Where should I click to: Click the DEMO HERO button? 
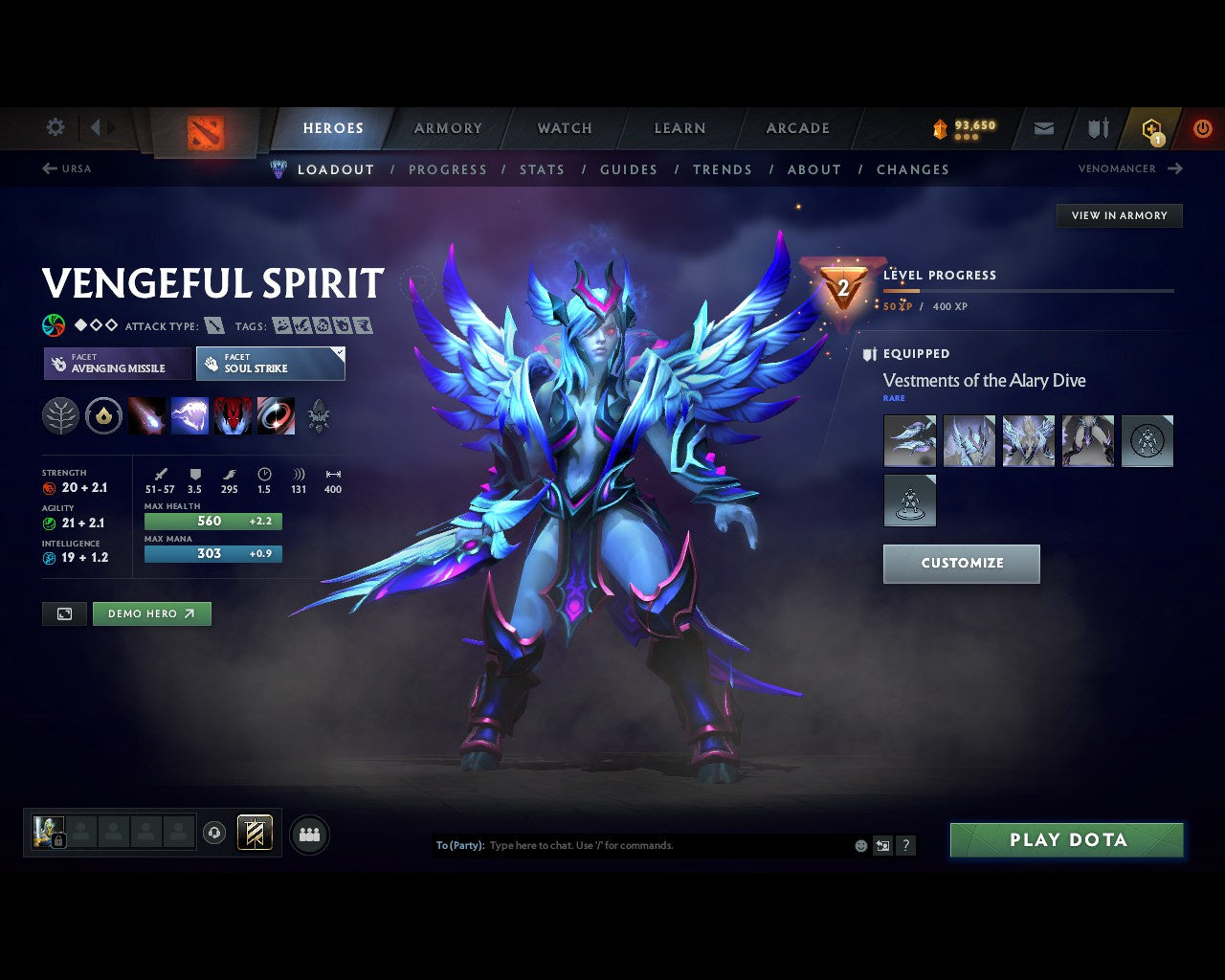tap(151, 613)
